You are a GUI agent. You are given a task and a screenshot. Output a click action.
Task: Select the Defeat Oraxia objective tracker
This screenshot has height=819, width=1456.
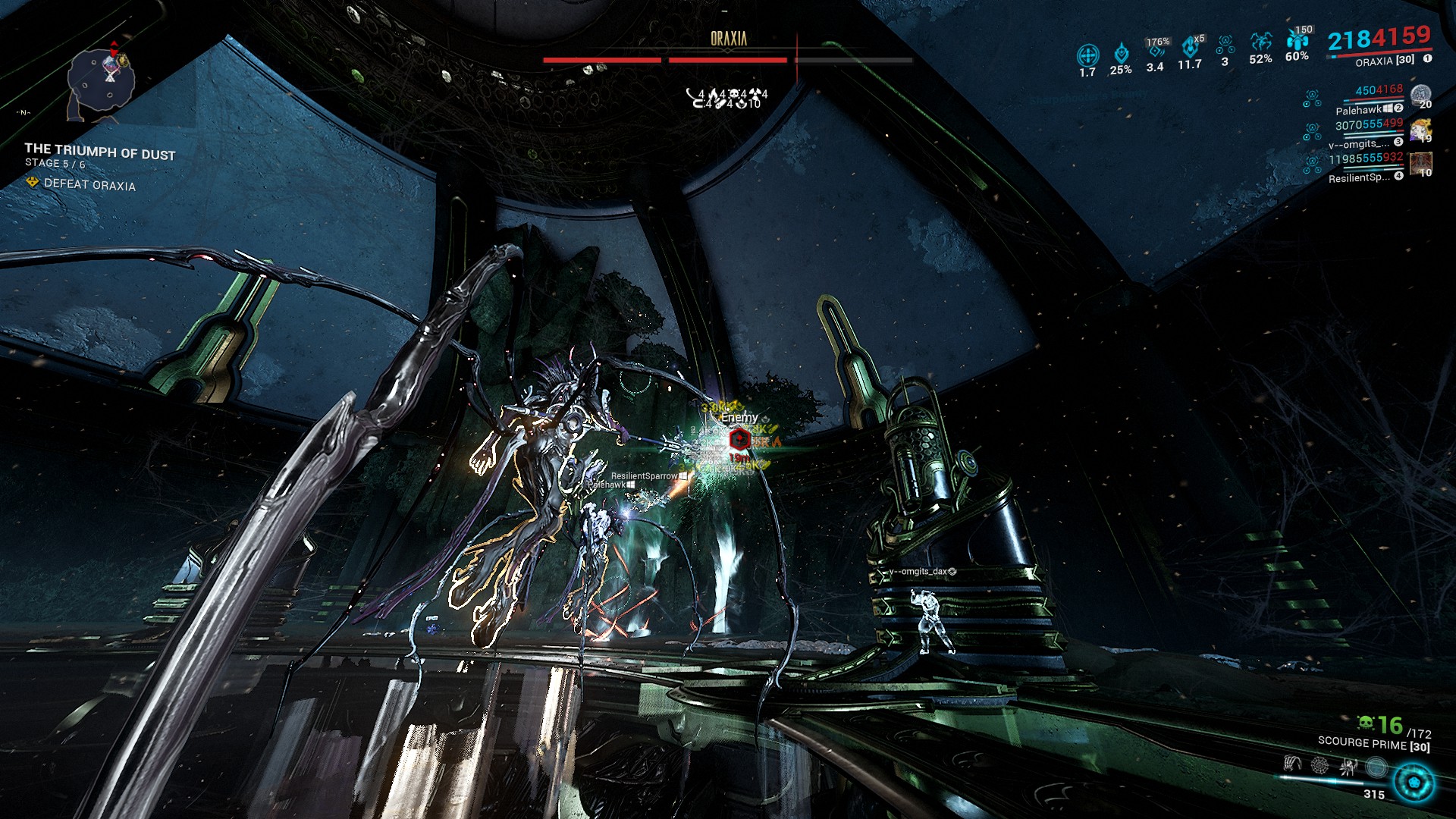point(89,184)
